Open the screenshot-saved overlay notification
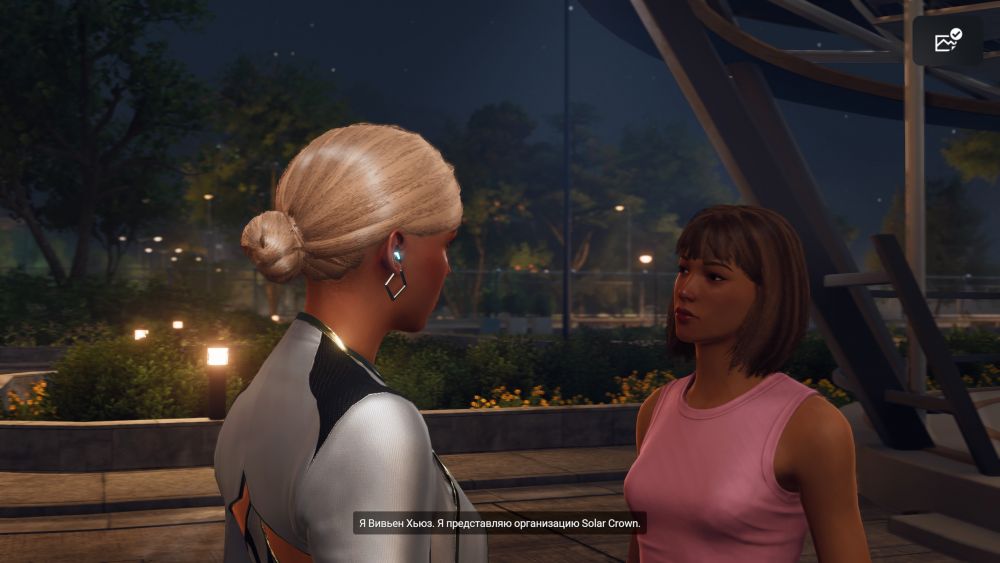 click(x=947, y=41)
